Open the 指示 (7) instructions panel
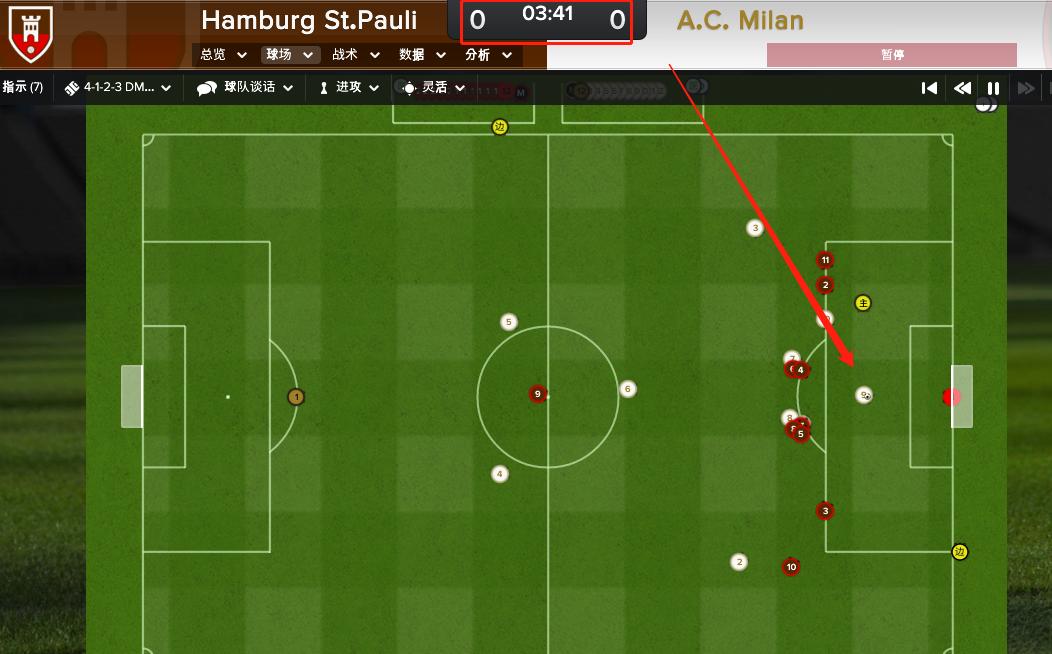Viewport: 1052px width, 654px height. coord(23,87)
